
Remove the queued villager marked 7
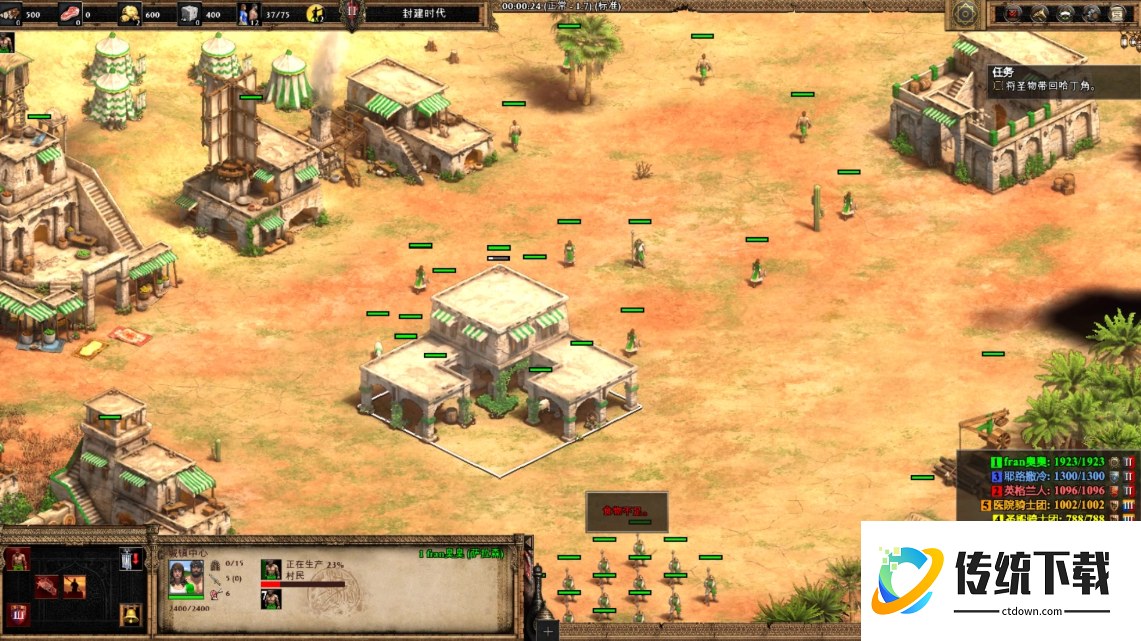[x=270, y=598]
